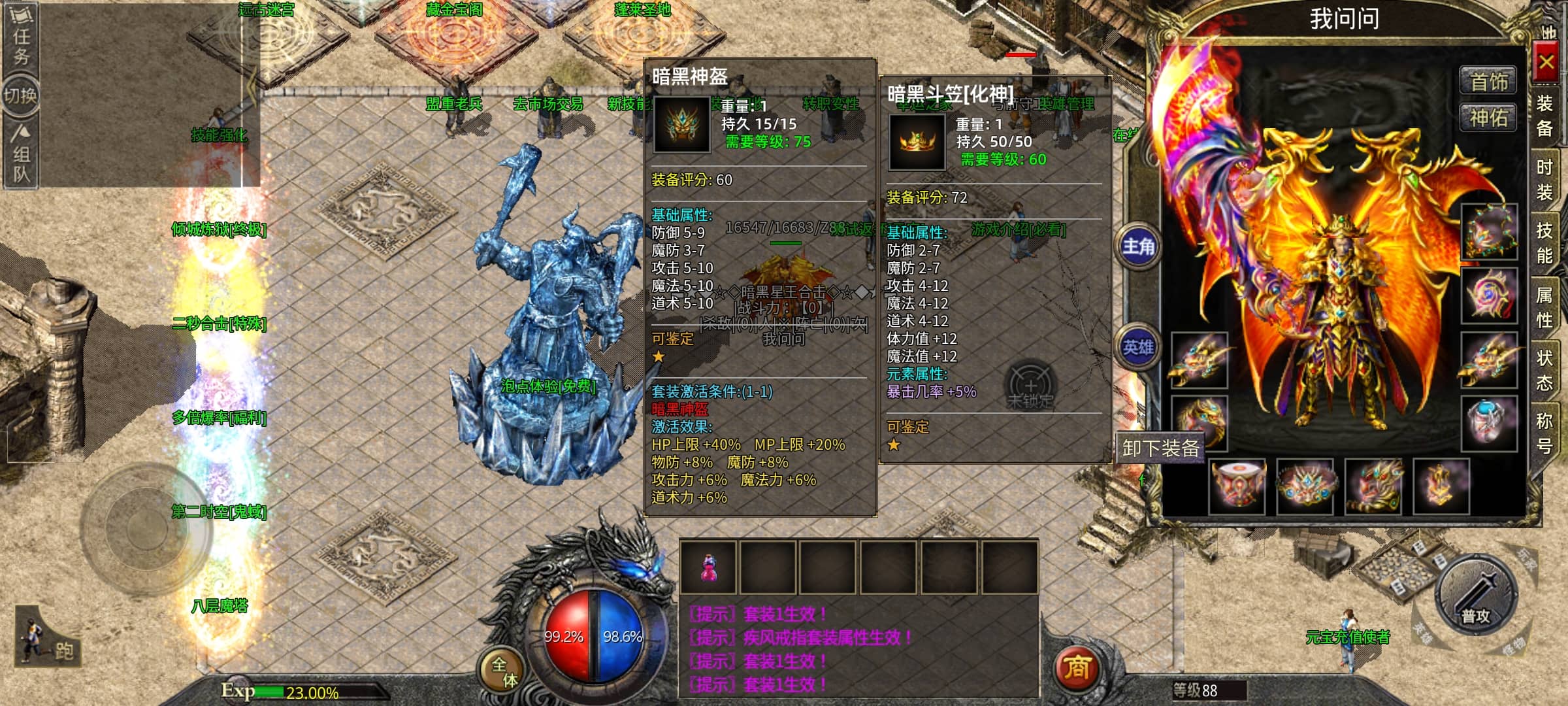
Task: Switch to the 属性 attributes tab
Action: 1544,307
